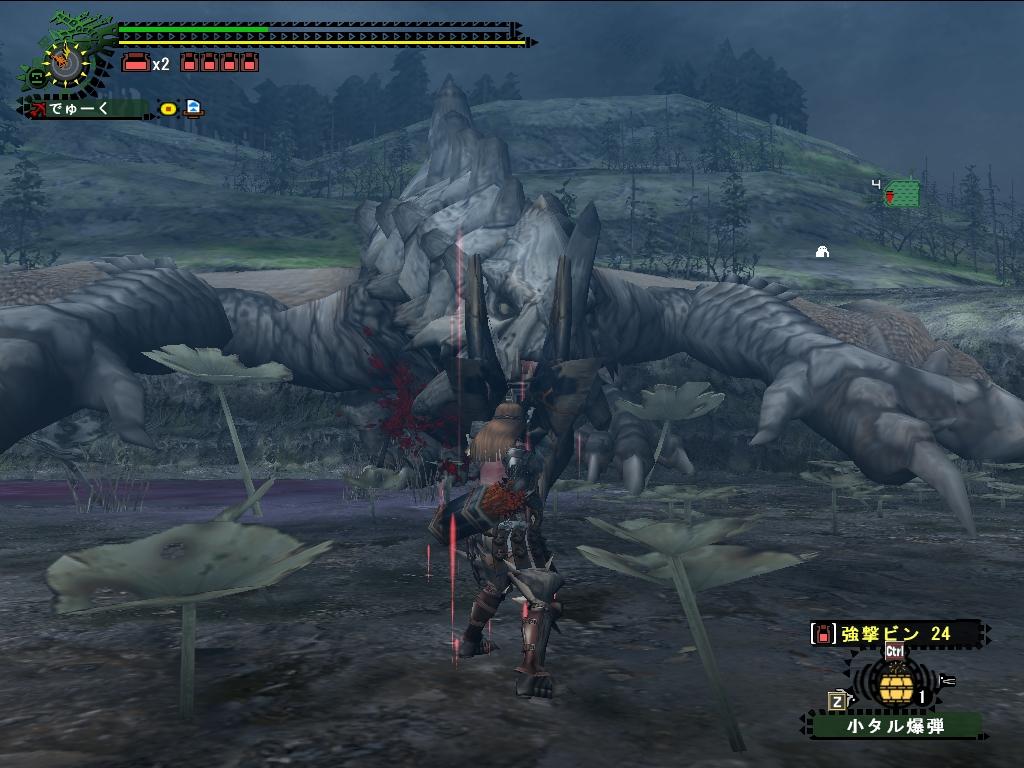Select the loaded coating bottle marked x2

pyautogui.click(x=135, y=63)
